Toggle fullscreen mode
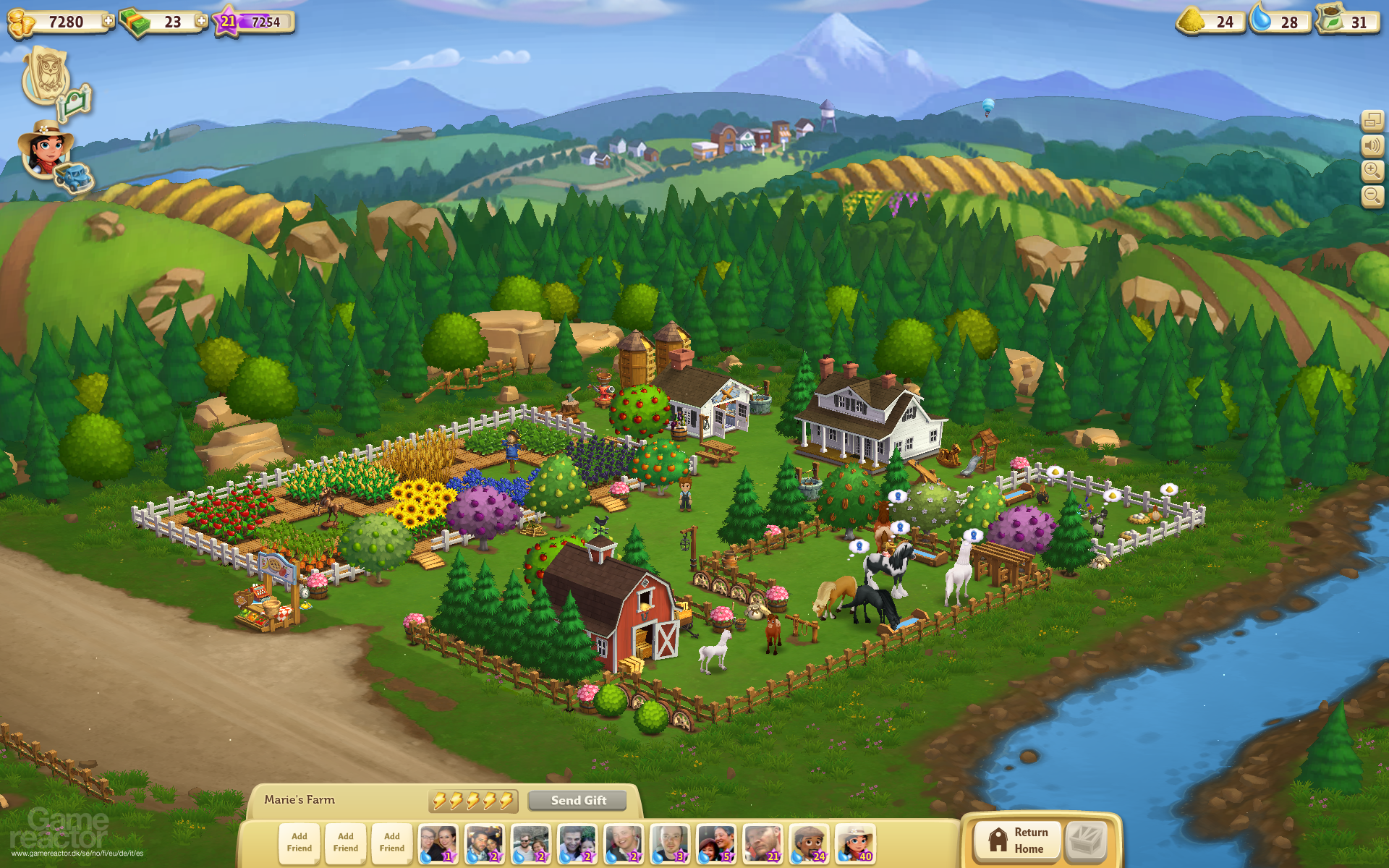 coord(1372,121)
